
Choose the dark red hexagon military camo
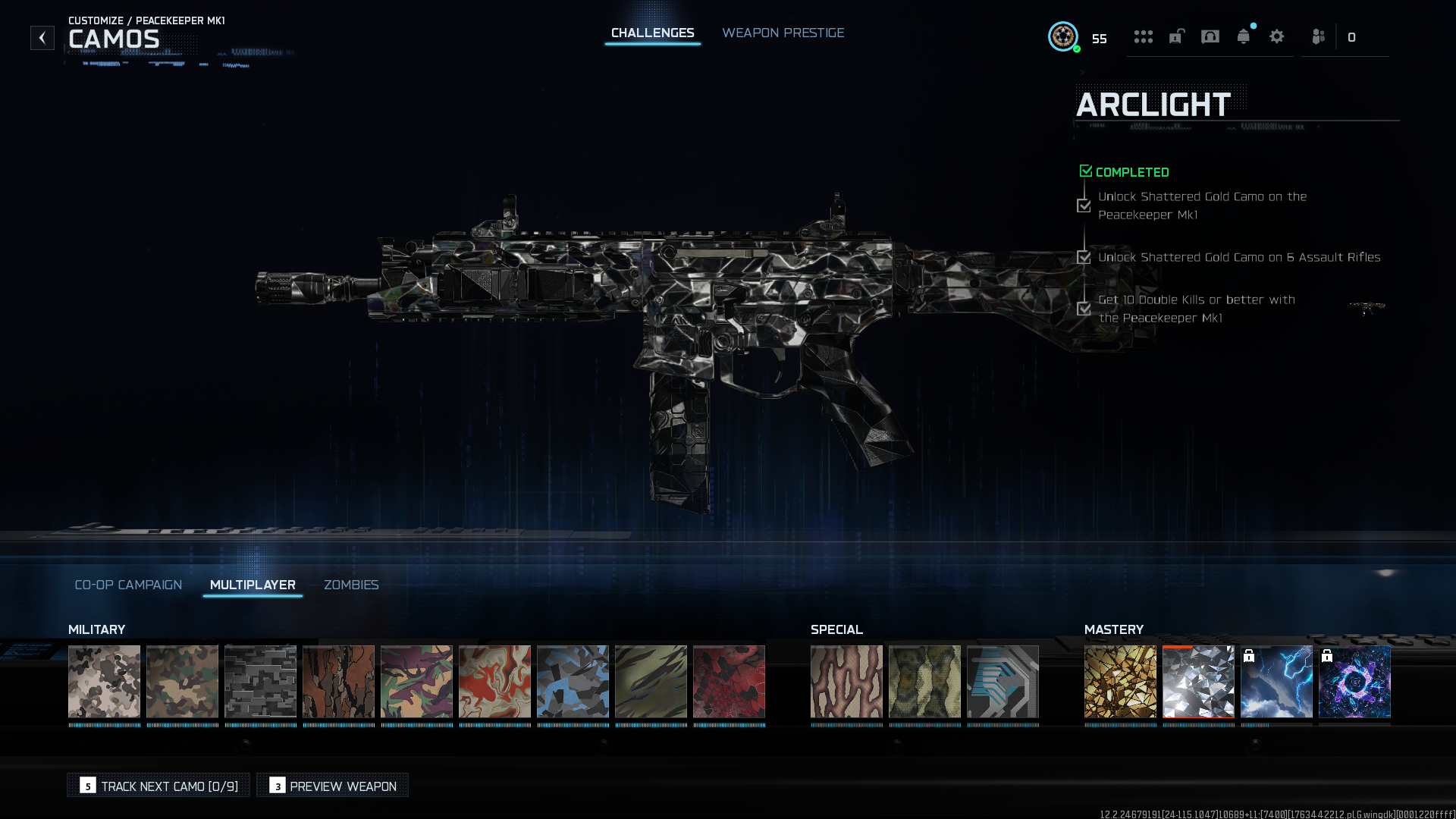[x=729, y=681]
